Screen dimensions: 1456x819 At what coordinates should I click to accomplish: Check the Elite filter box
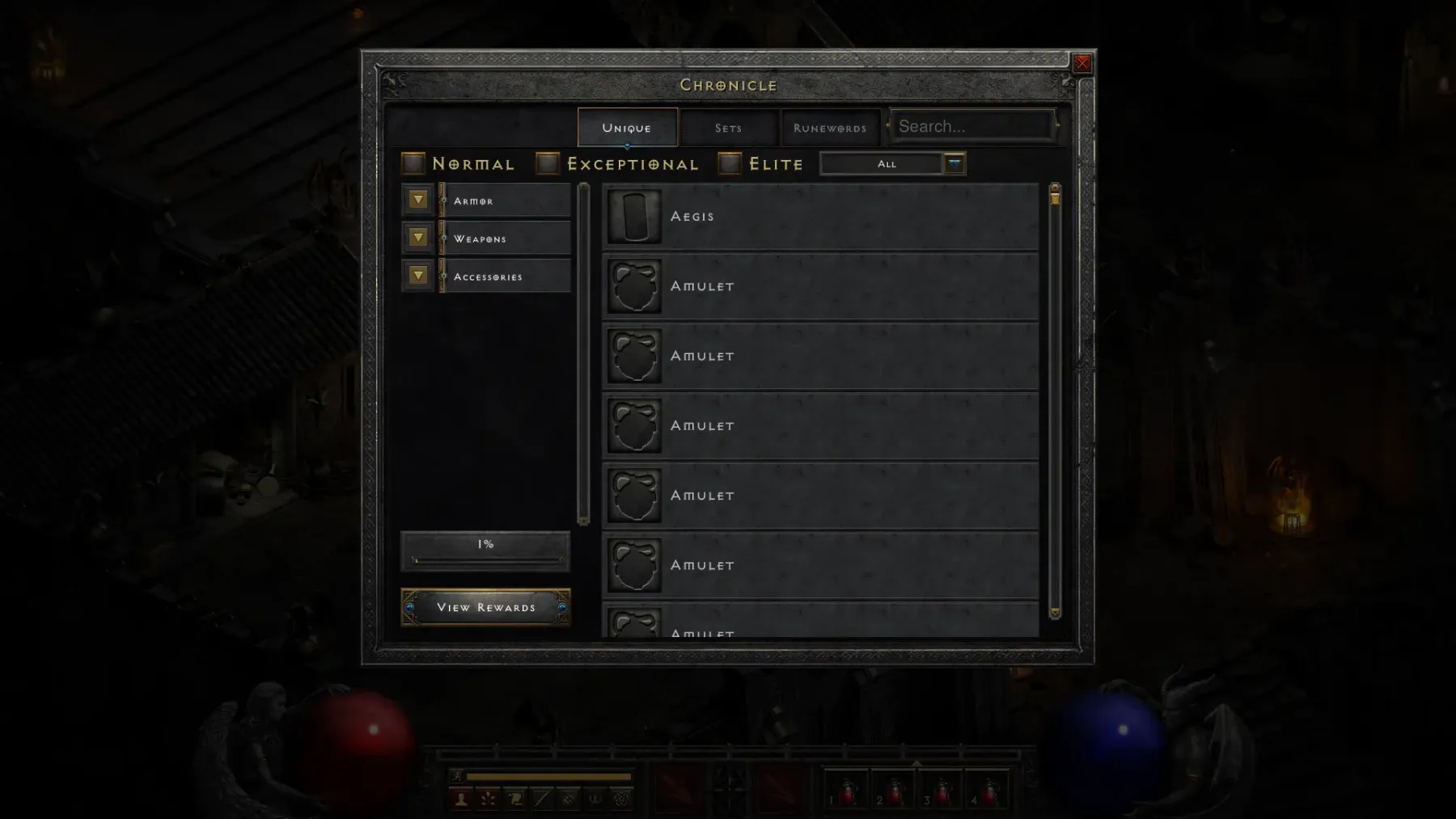730,164
